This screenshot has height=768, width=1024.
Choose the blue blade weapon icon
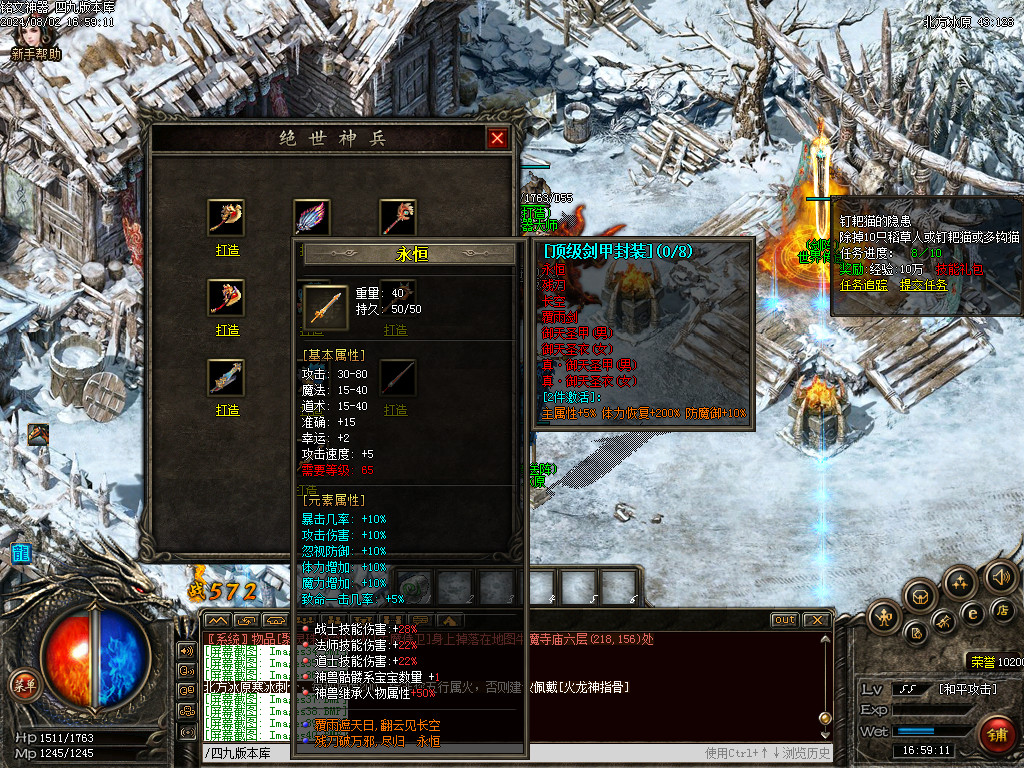tap(227, 377)
